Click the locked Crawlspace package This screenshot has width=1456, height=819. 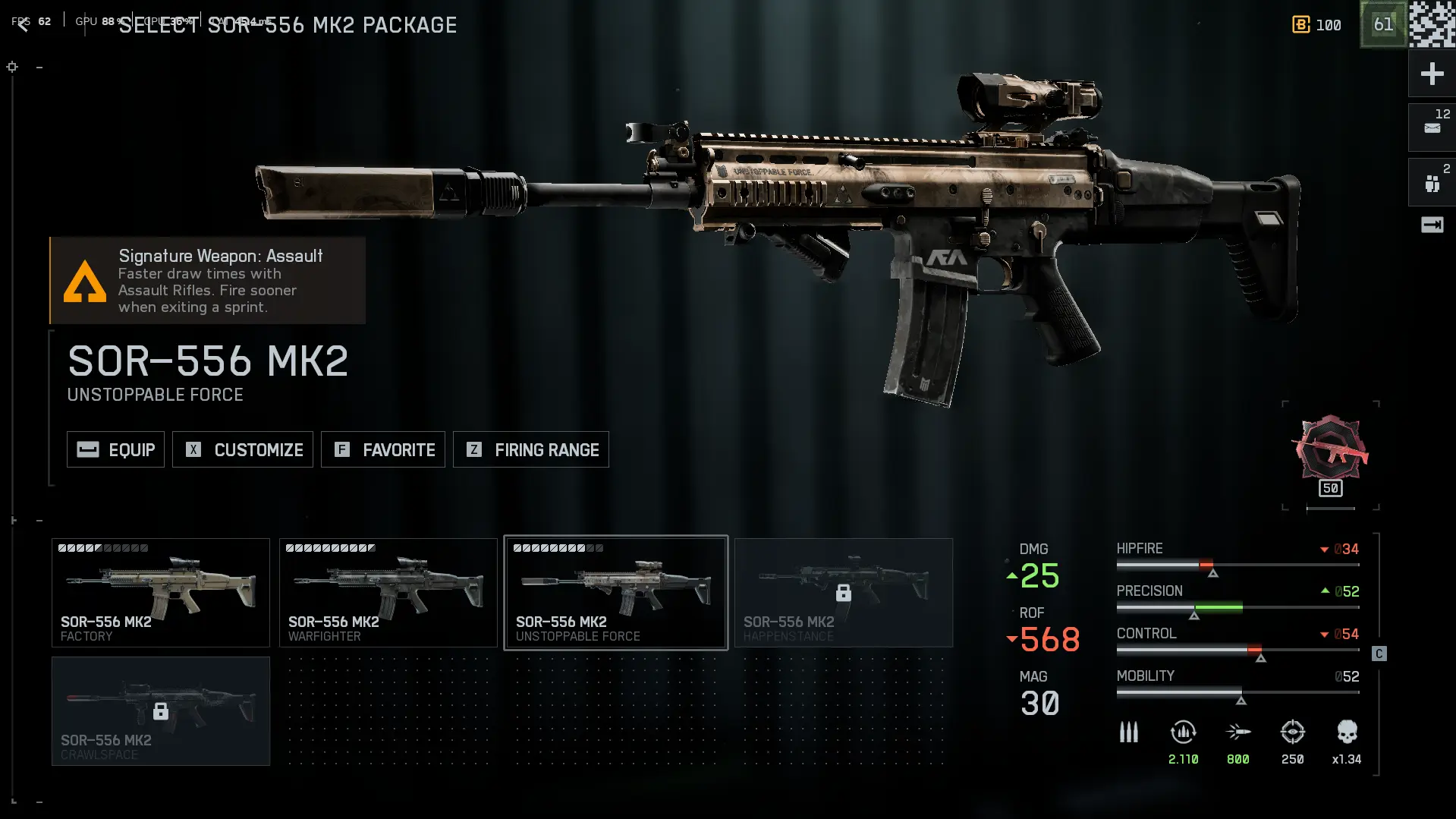pos(161,711)
